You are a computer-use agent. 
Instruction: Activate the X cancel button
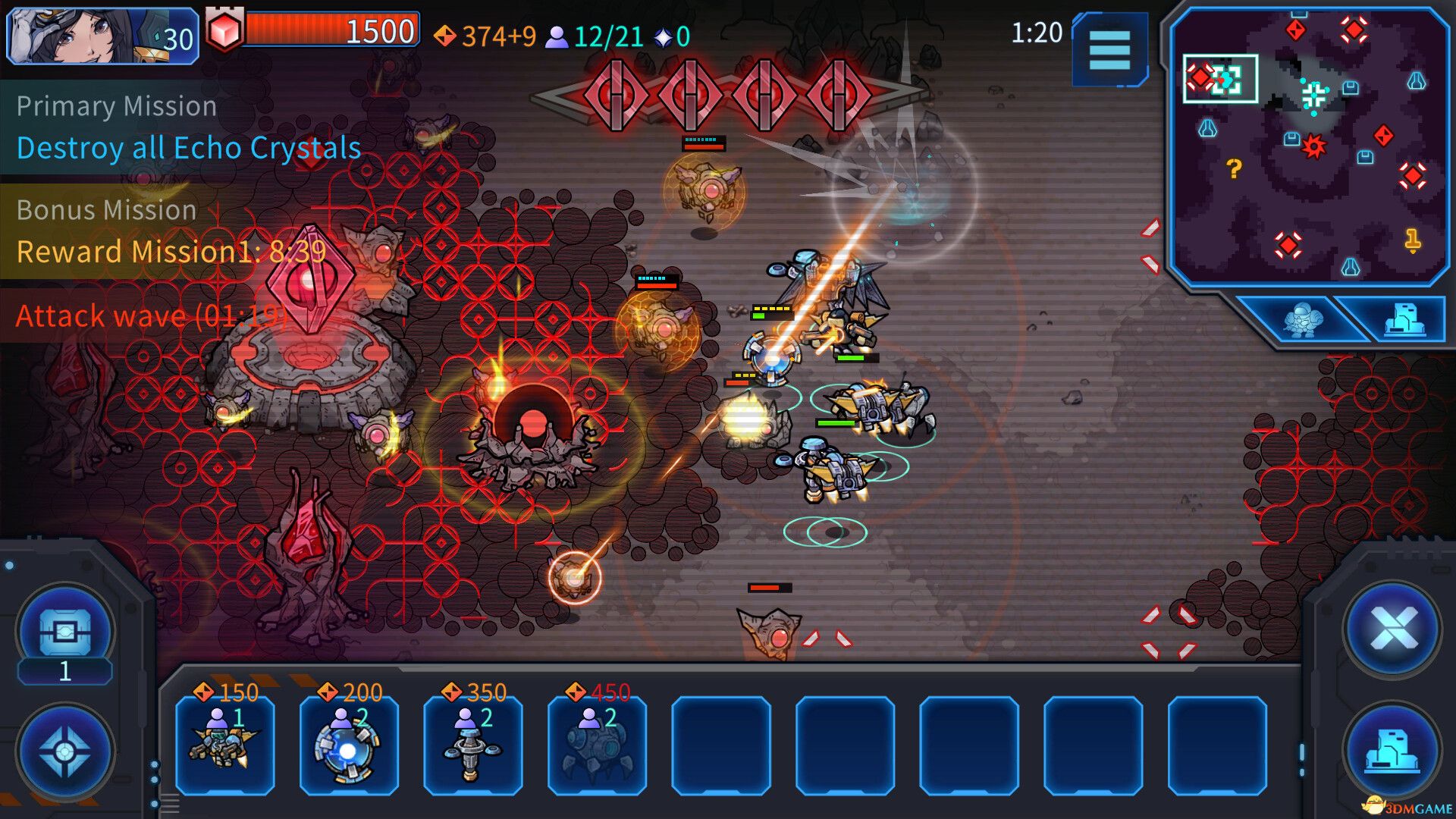pyautogui.click(x=1392, y=629)
